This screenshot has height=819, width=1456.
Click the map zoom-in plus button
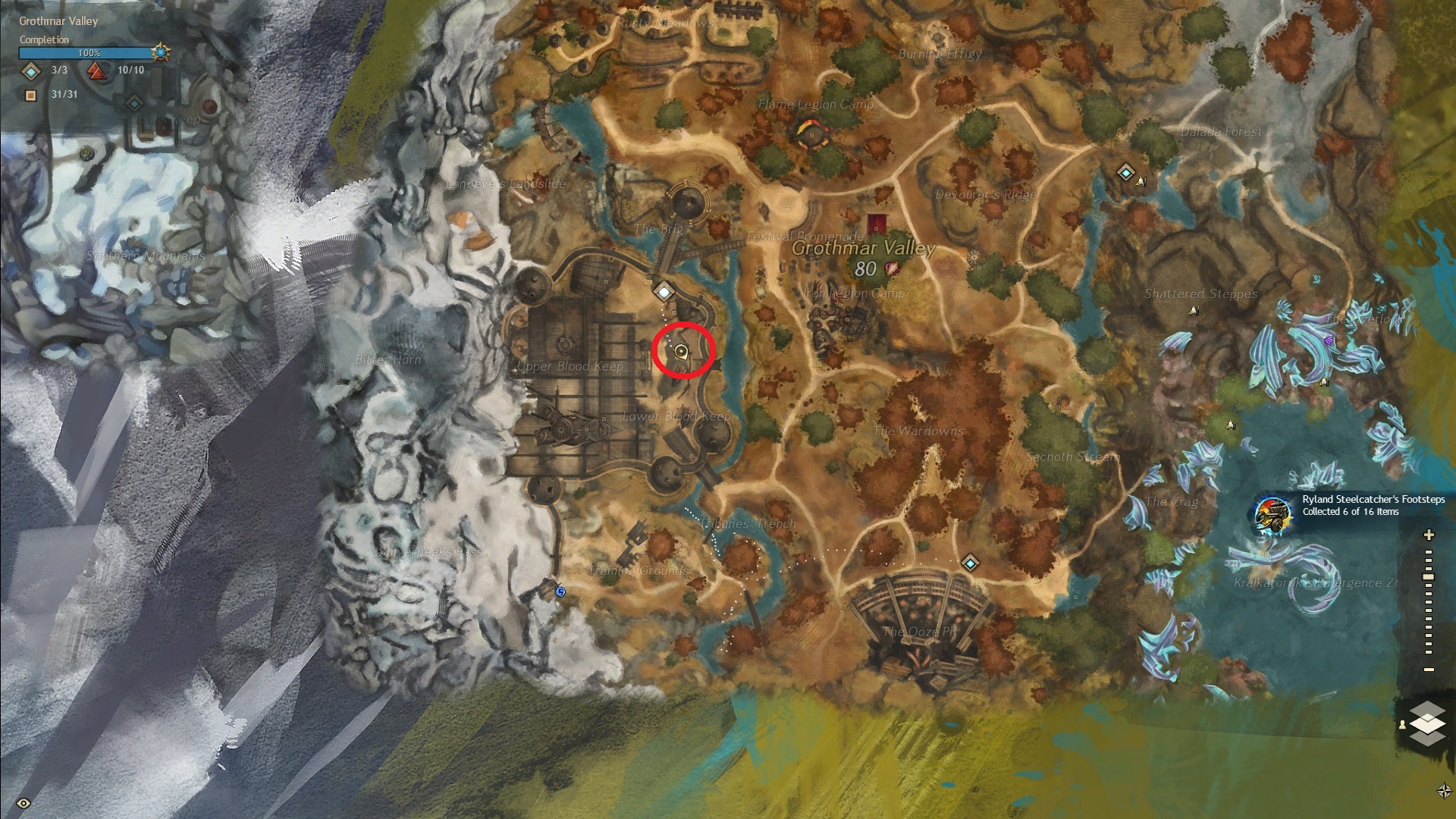pos(1429,535)
